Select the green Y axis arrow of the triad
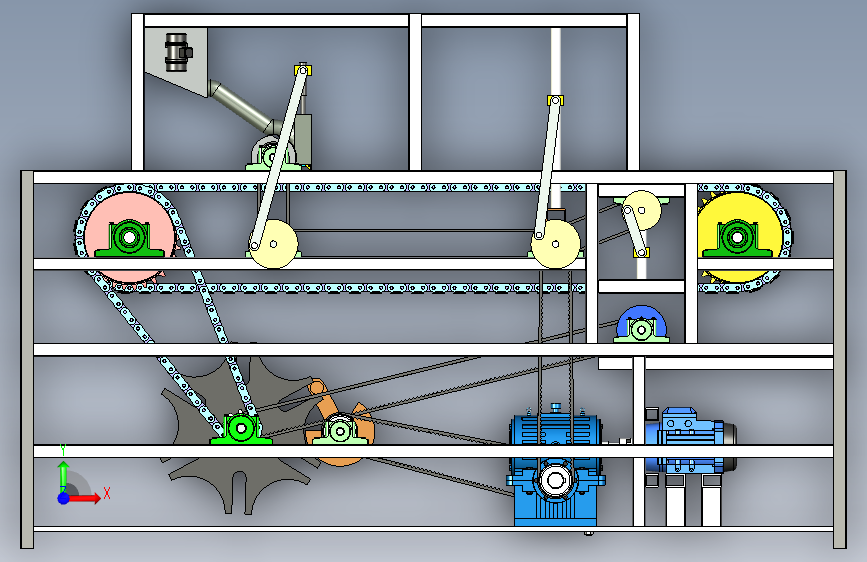This screenshot has height=562, width=867. [x=63, y=474]
